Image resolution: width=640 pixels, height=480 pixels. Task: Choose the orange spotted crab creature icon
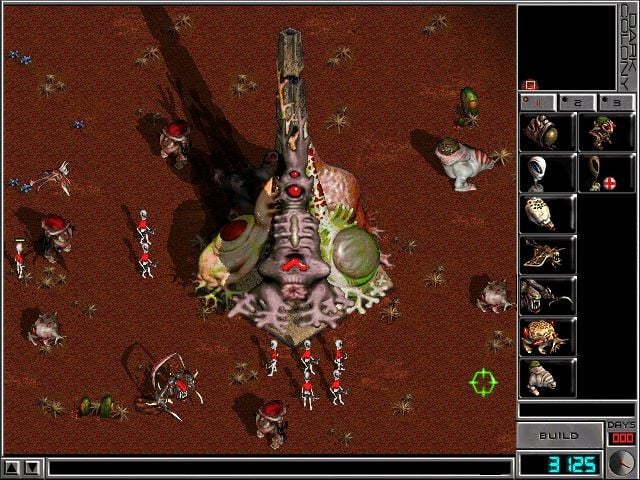pyautogui.click(x=547, y=337)
